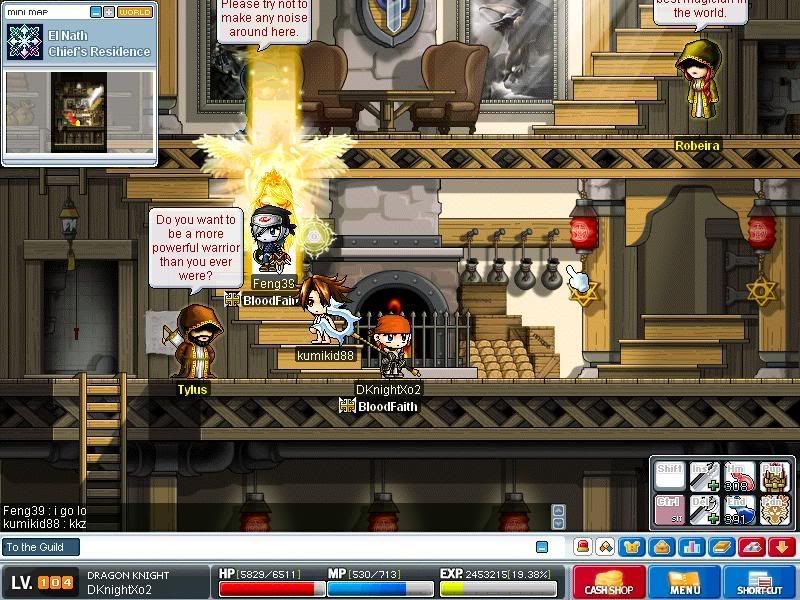
Task: Open the Cash Shop
Action: click(607, 582)
